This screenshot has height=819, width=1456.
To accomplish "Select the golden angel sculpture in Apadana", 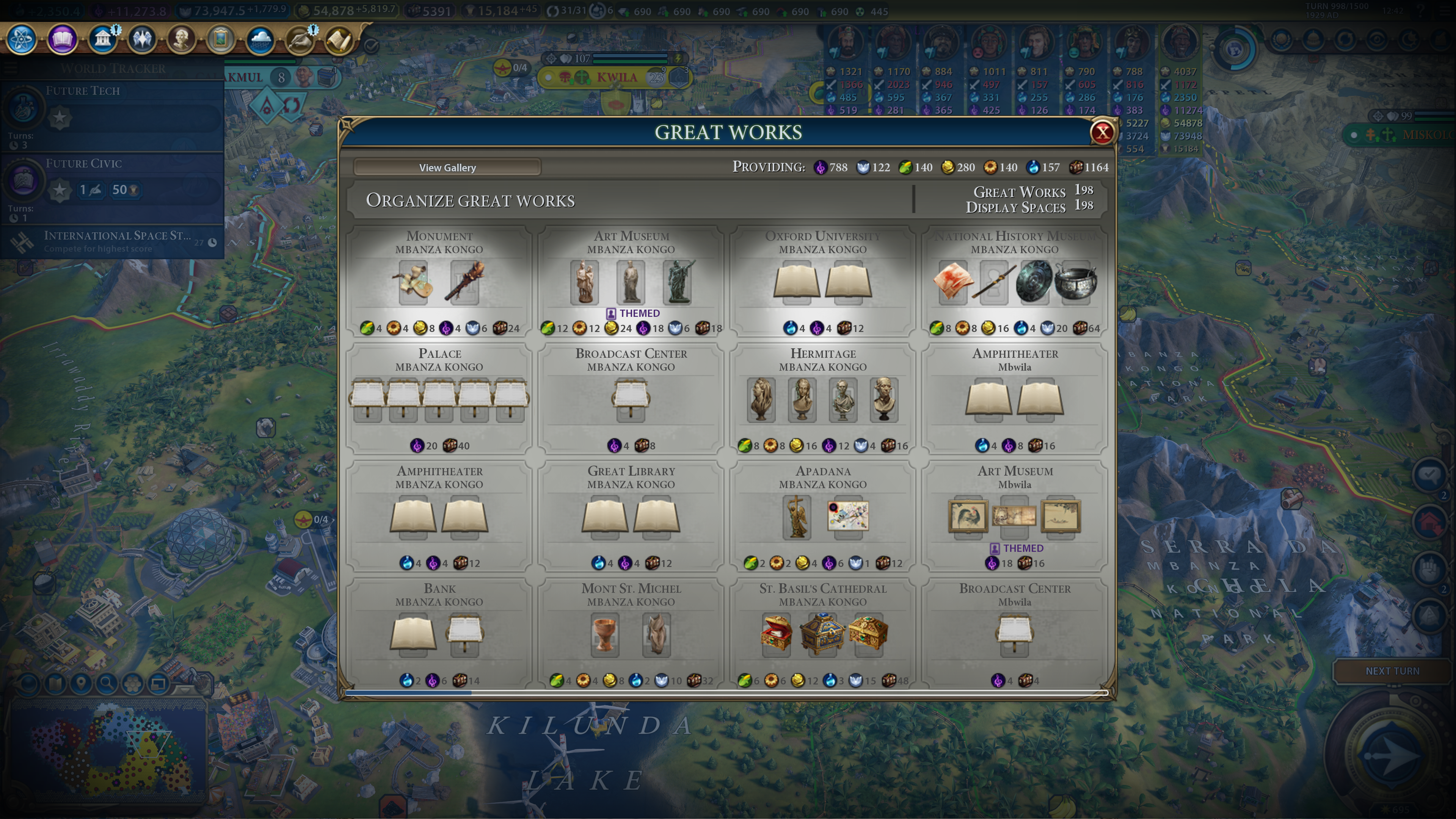I will point(796,516).
